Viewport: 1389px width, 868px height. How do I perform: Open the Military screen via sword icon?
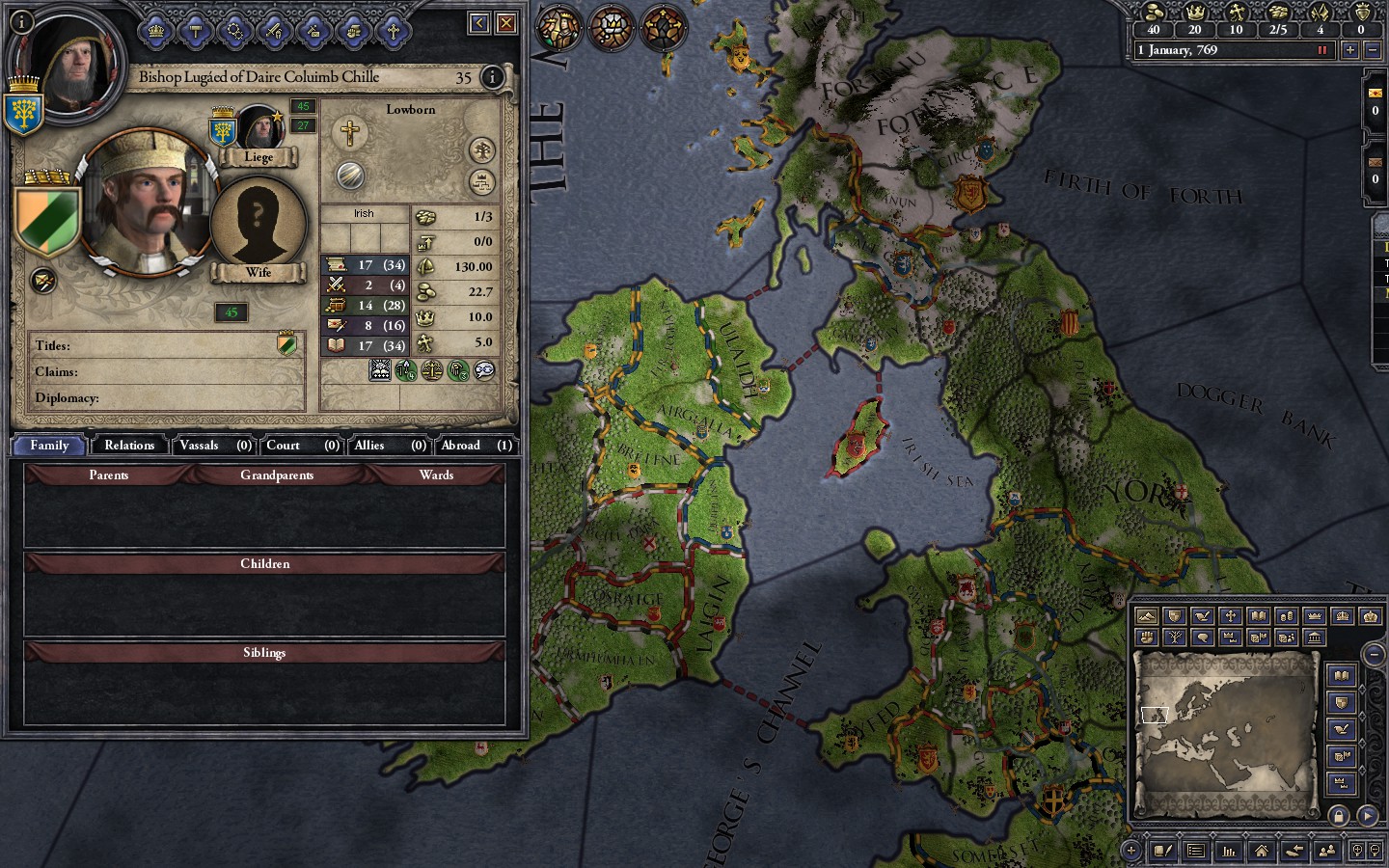click(277, 29)
